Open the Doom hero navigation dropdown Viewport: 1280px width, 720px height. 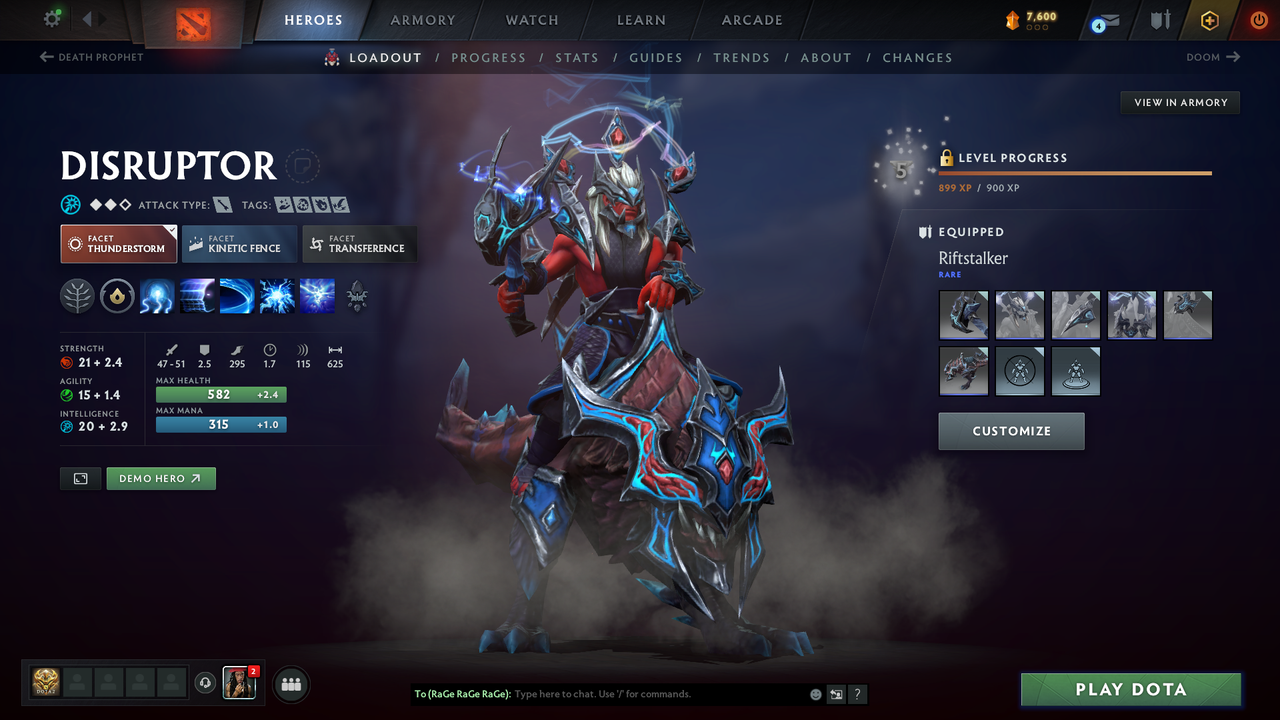[x=1211, y=57]
